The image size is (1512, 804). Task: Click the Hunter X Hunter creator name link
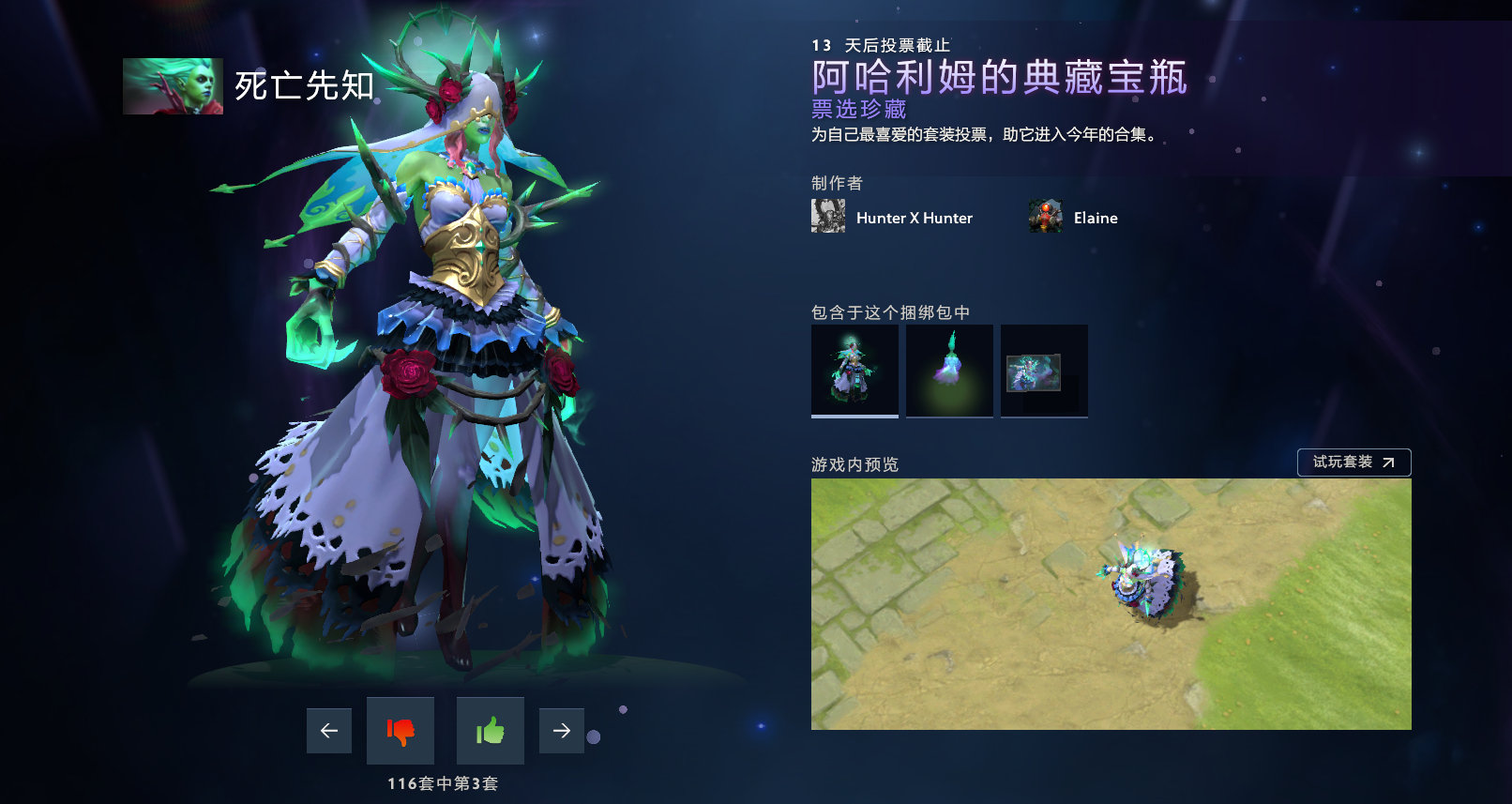click(915, 218)
